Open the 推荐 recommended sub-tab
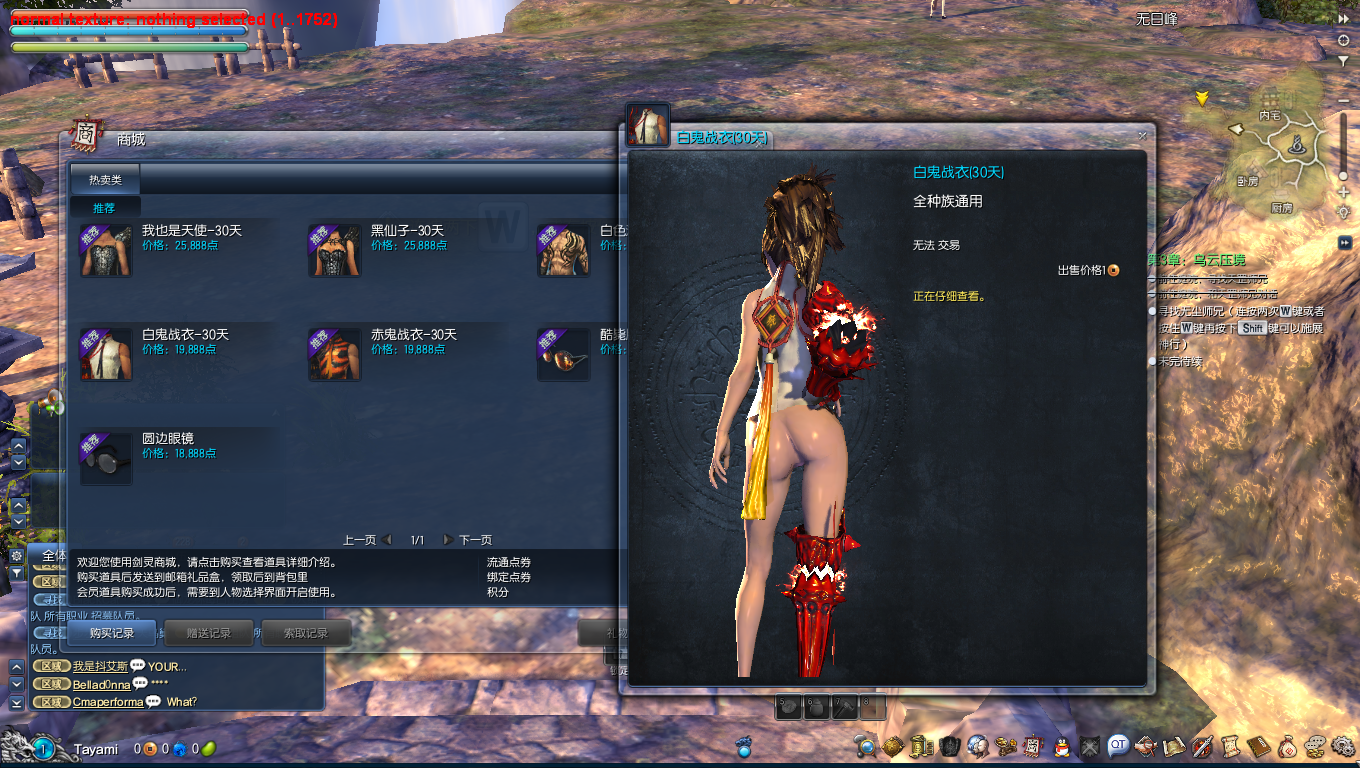 click(104, 208)
